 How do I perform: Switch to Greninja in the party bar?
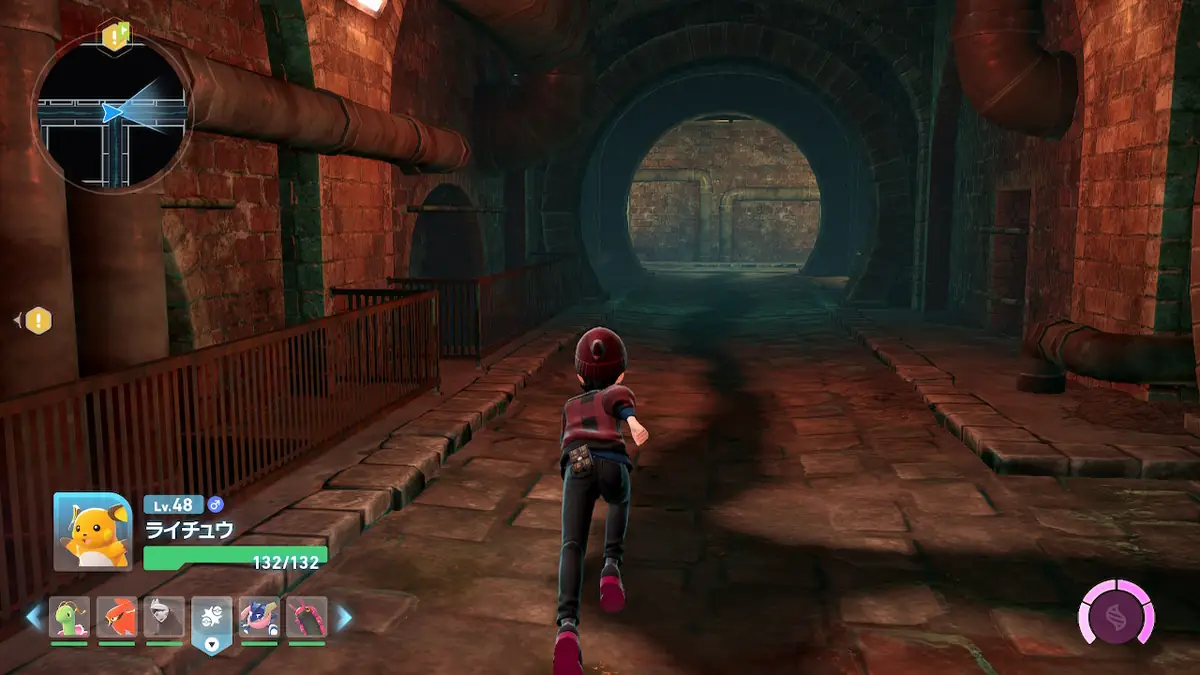(259, 617)
